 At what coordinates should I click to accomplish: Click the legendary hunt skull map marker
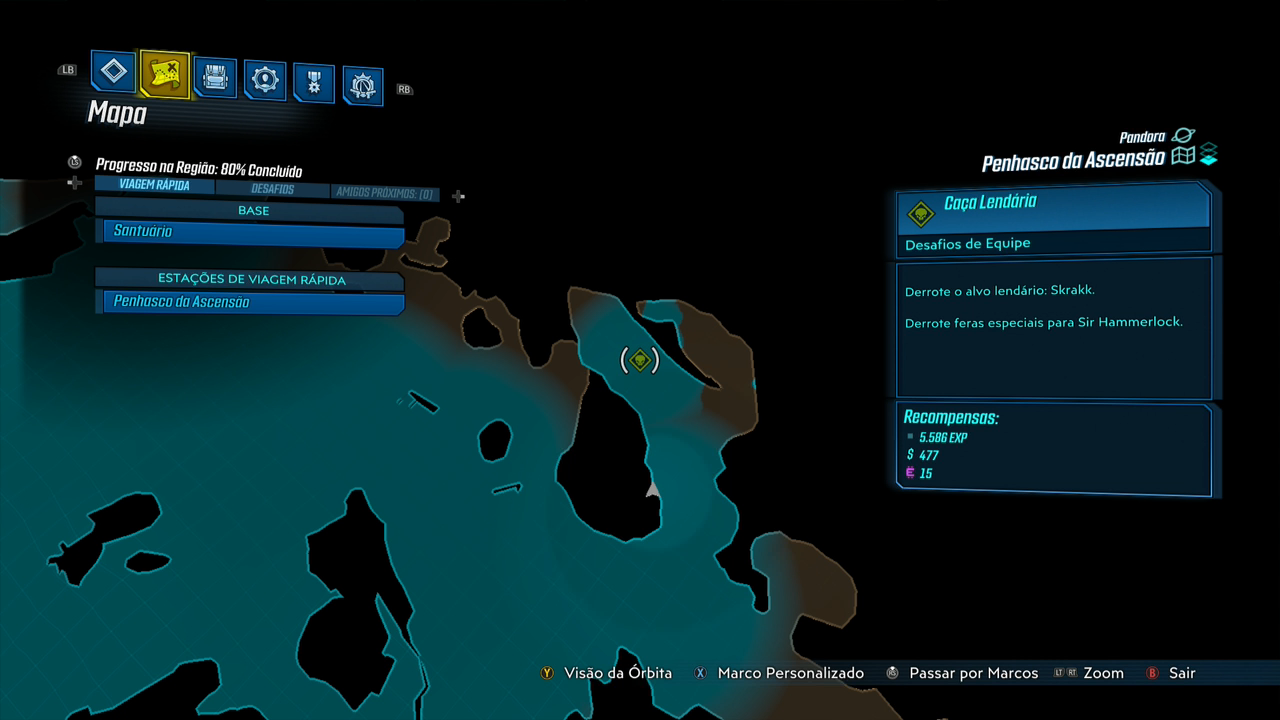640,360
